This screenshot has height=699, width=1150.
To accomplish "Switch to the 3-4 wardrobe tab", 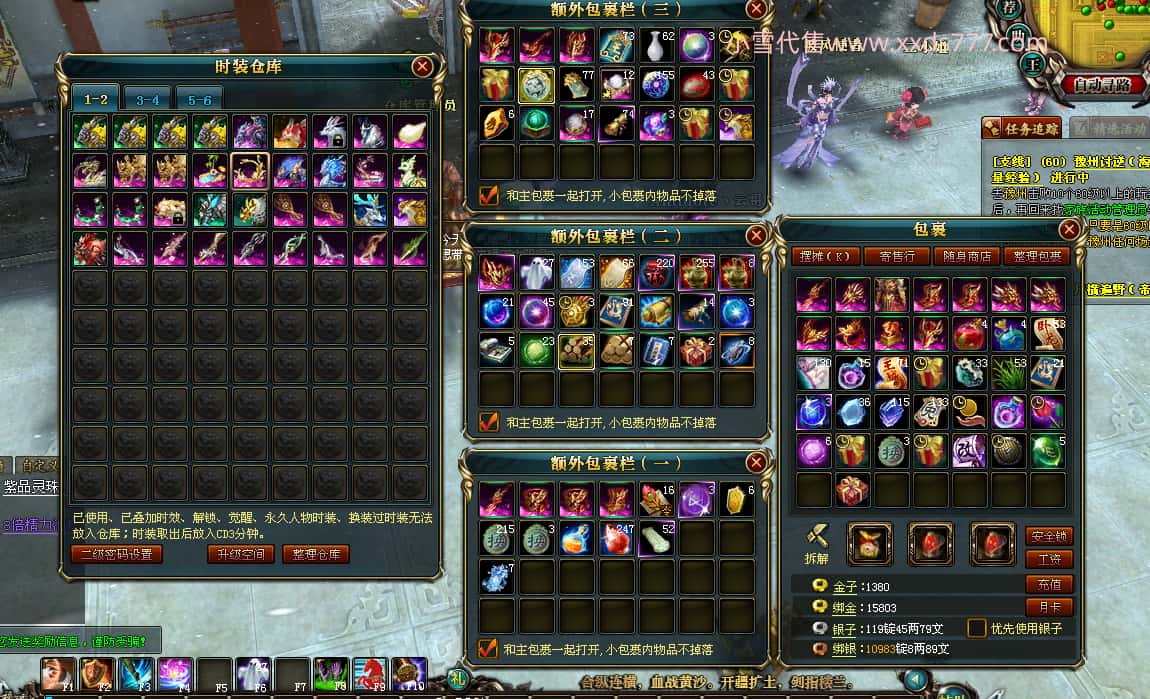I will tap(148, 100).
